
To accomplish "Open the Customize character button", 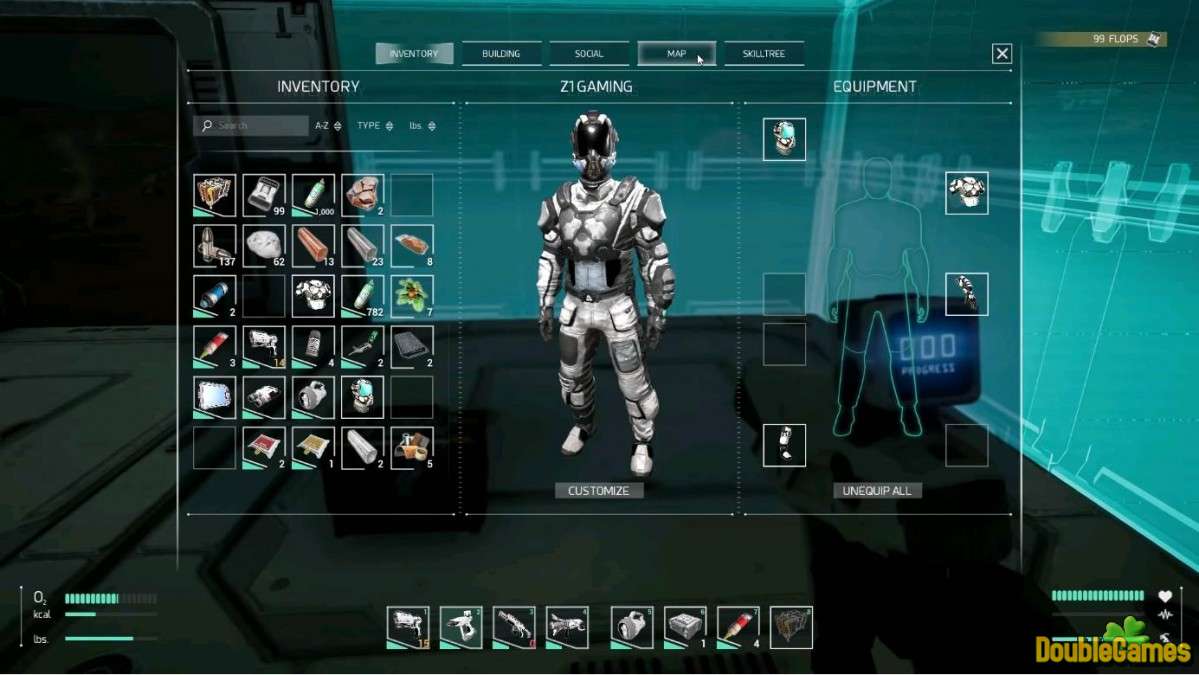I will click(x=599, y=491).
